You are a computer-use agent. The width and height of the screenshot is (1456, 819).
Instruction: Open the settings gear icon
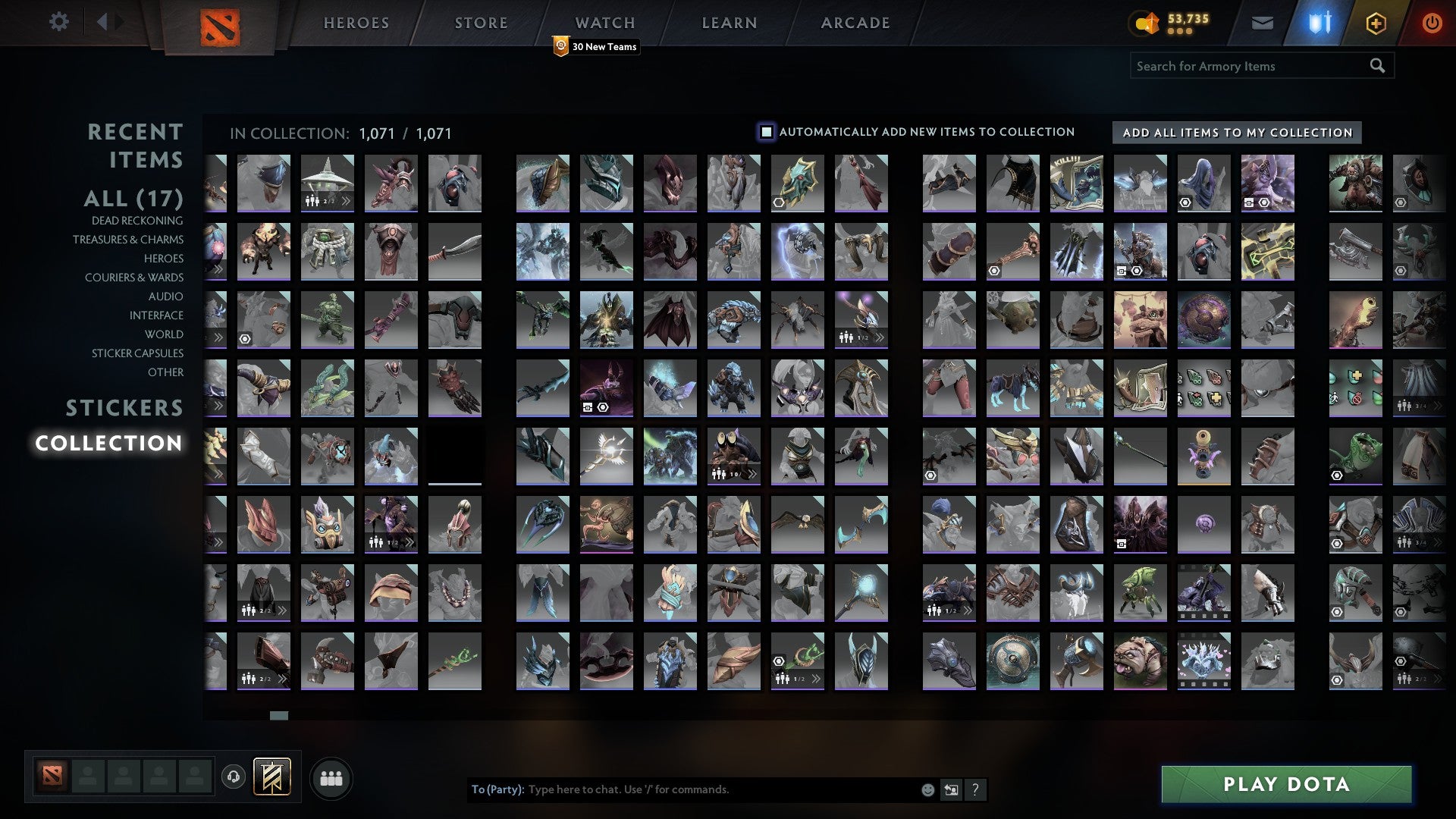coord(58,22)
